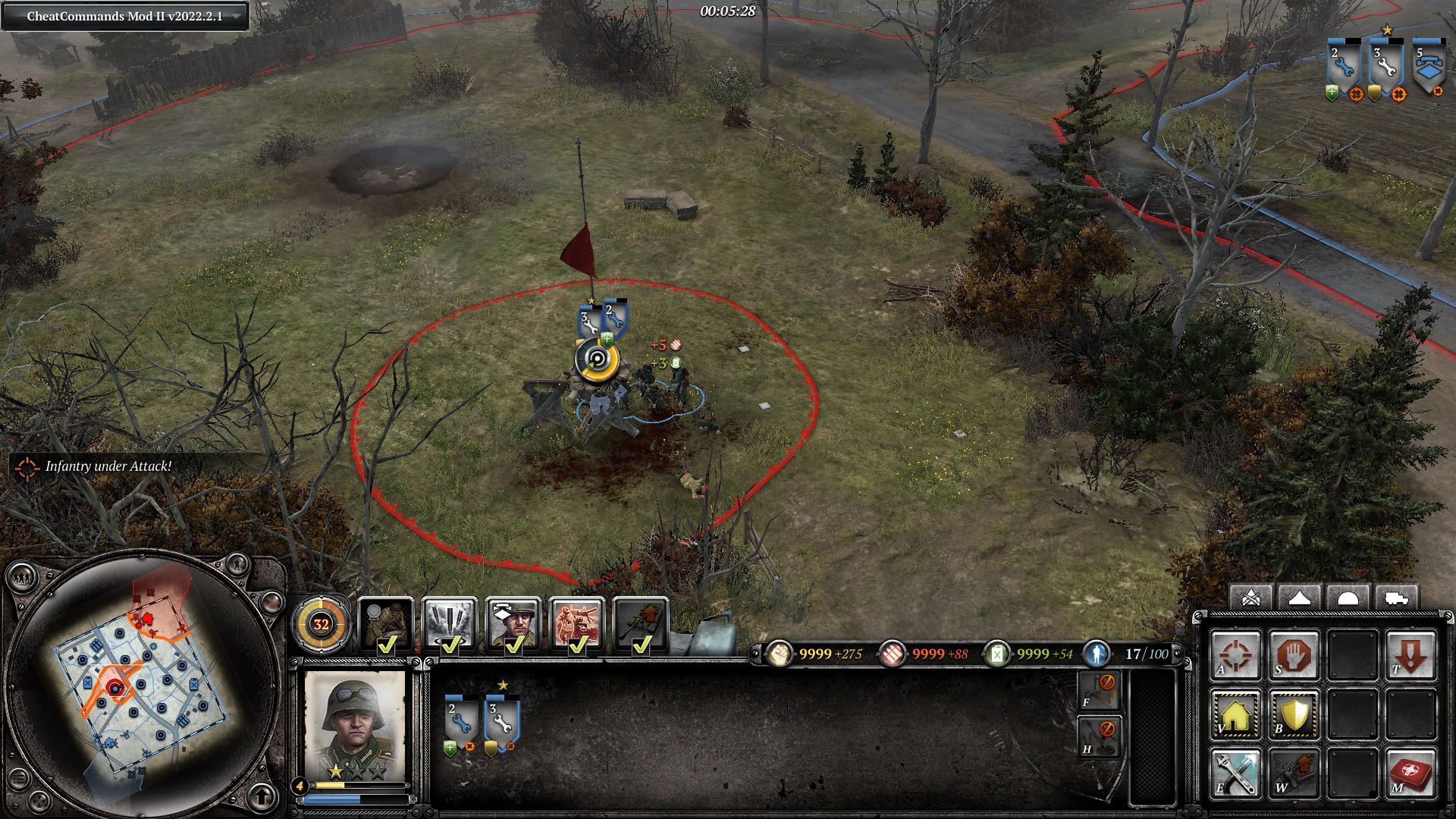The image size is (1456, 819).
Task: Open the yellow house build menu
Action: (x=1235, y=714)
